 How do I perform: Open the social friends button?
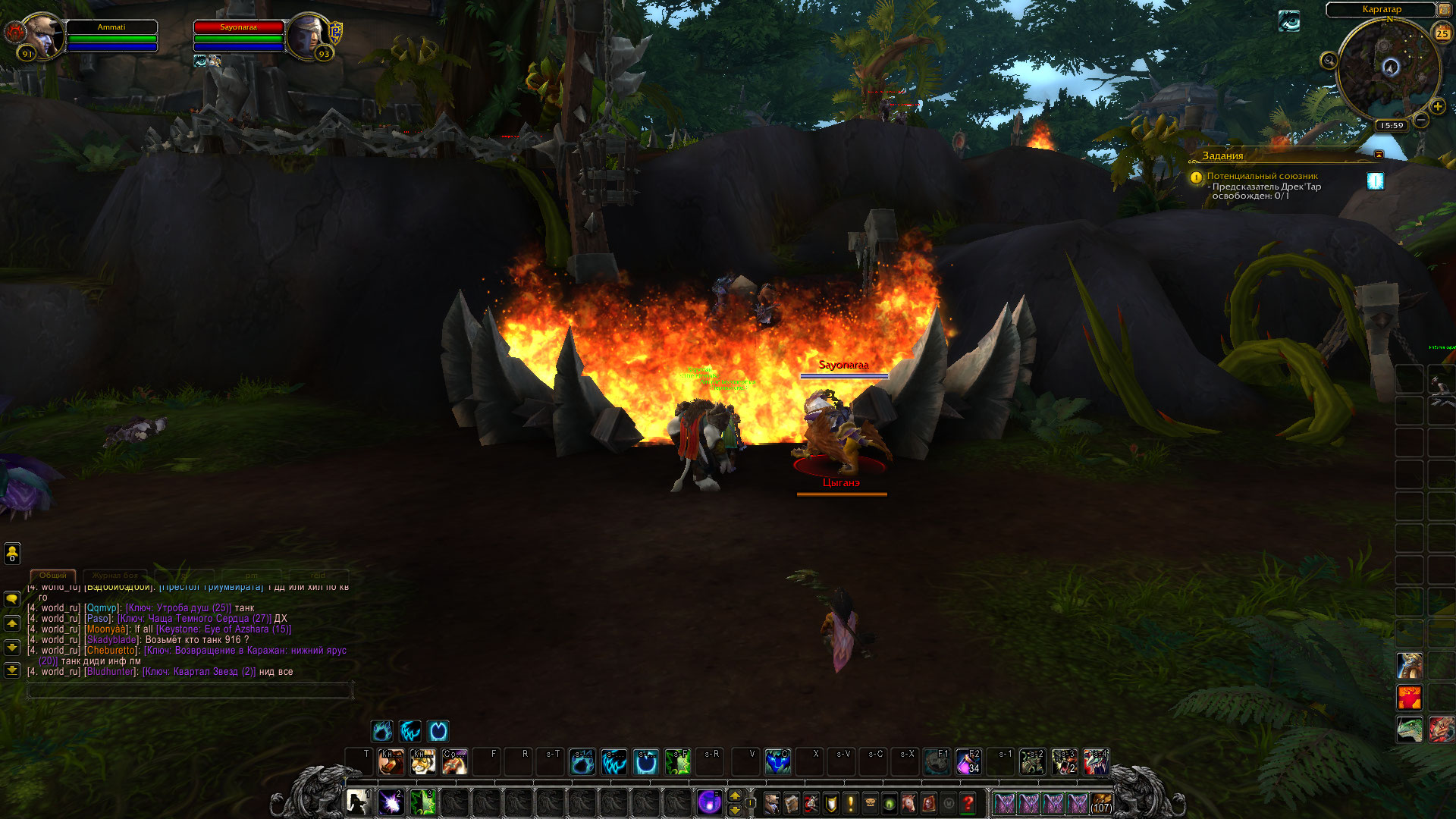point(12,554)
